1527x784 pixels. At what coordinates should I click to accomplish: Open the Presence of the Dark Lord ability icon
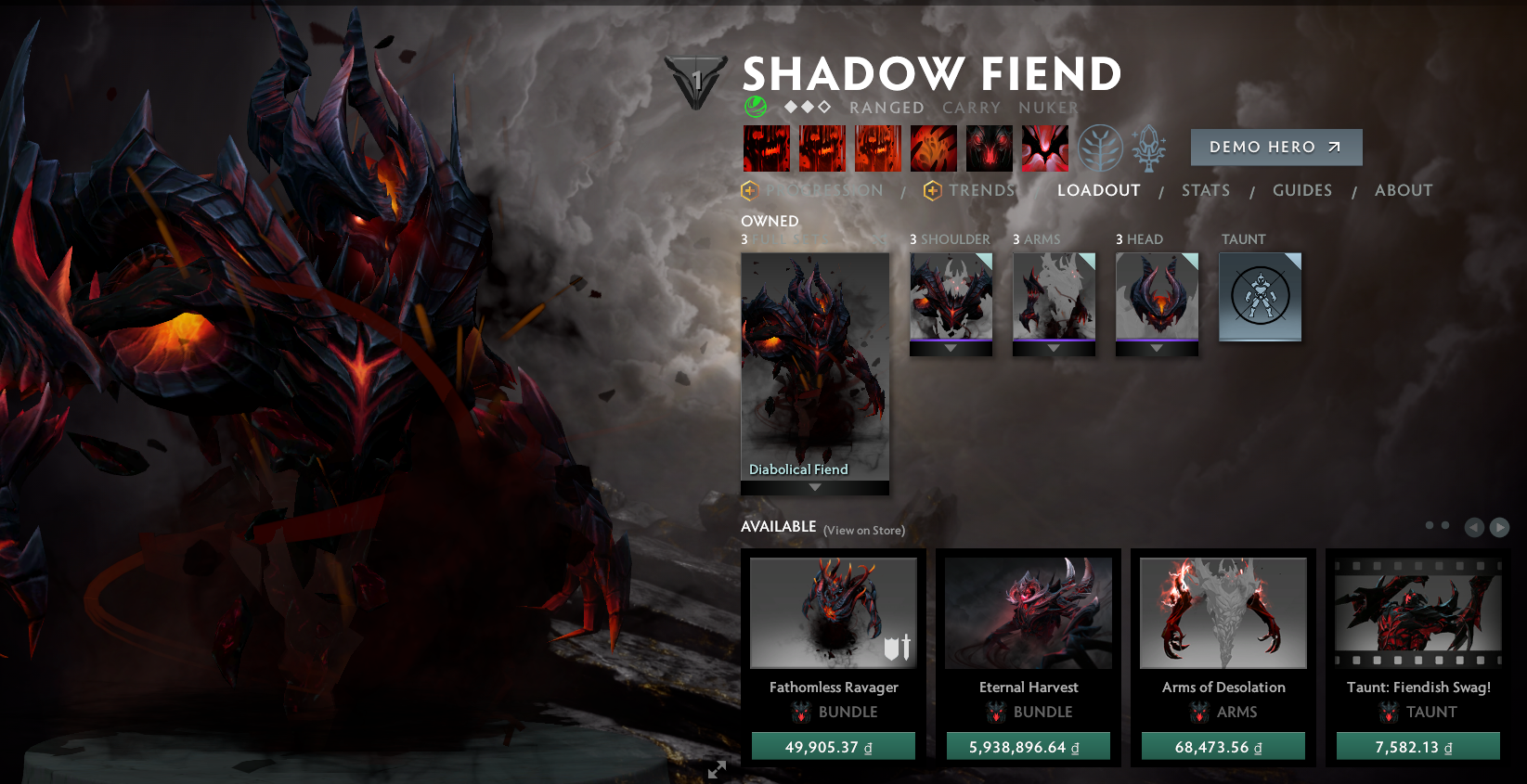[989, 148]
